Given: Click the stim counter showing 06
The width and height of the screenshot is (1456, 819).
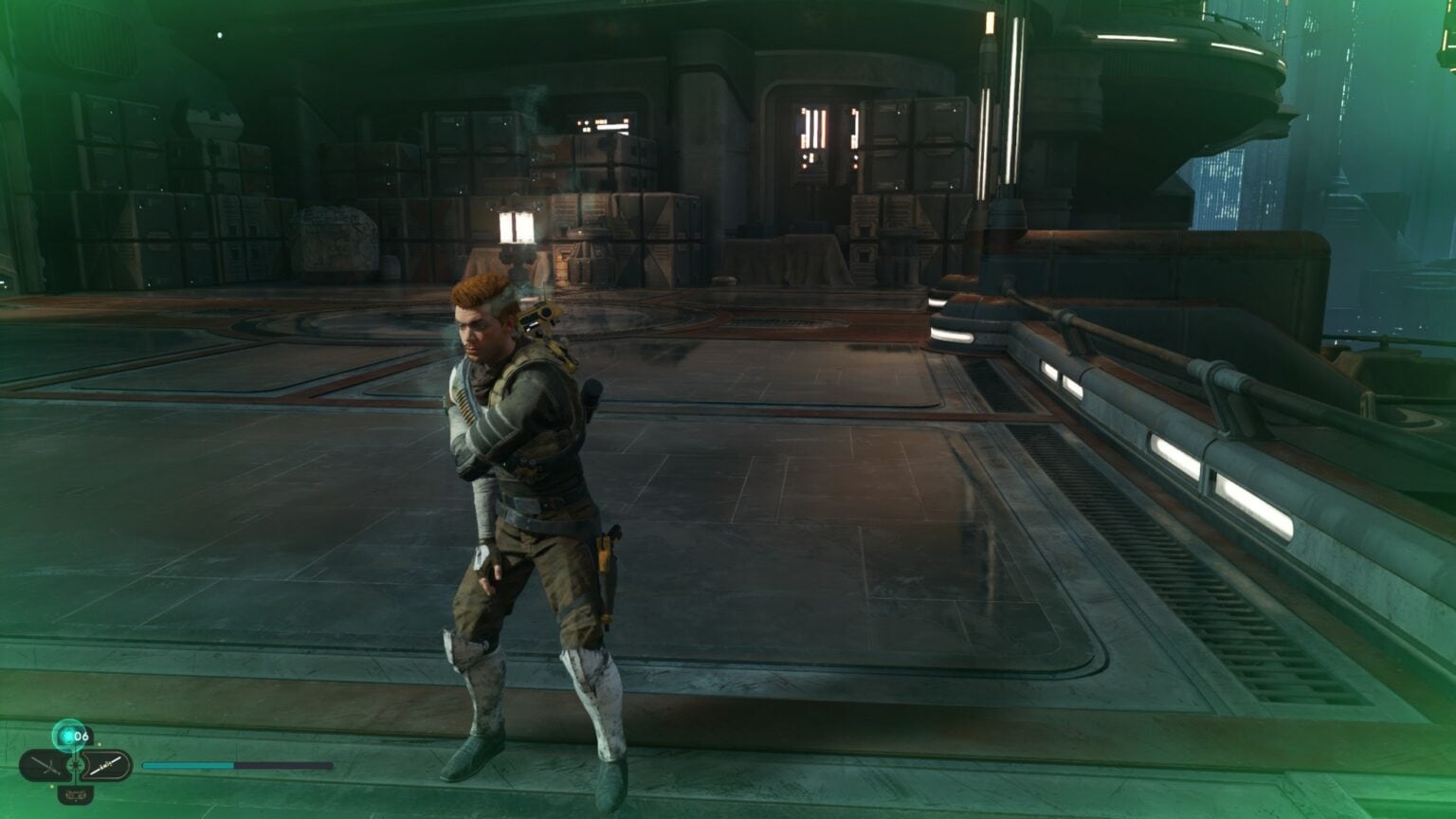Looking at the screenshot, I should (82, 736).
